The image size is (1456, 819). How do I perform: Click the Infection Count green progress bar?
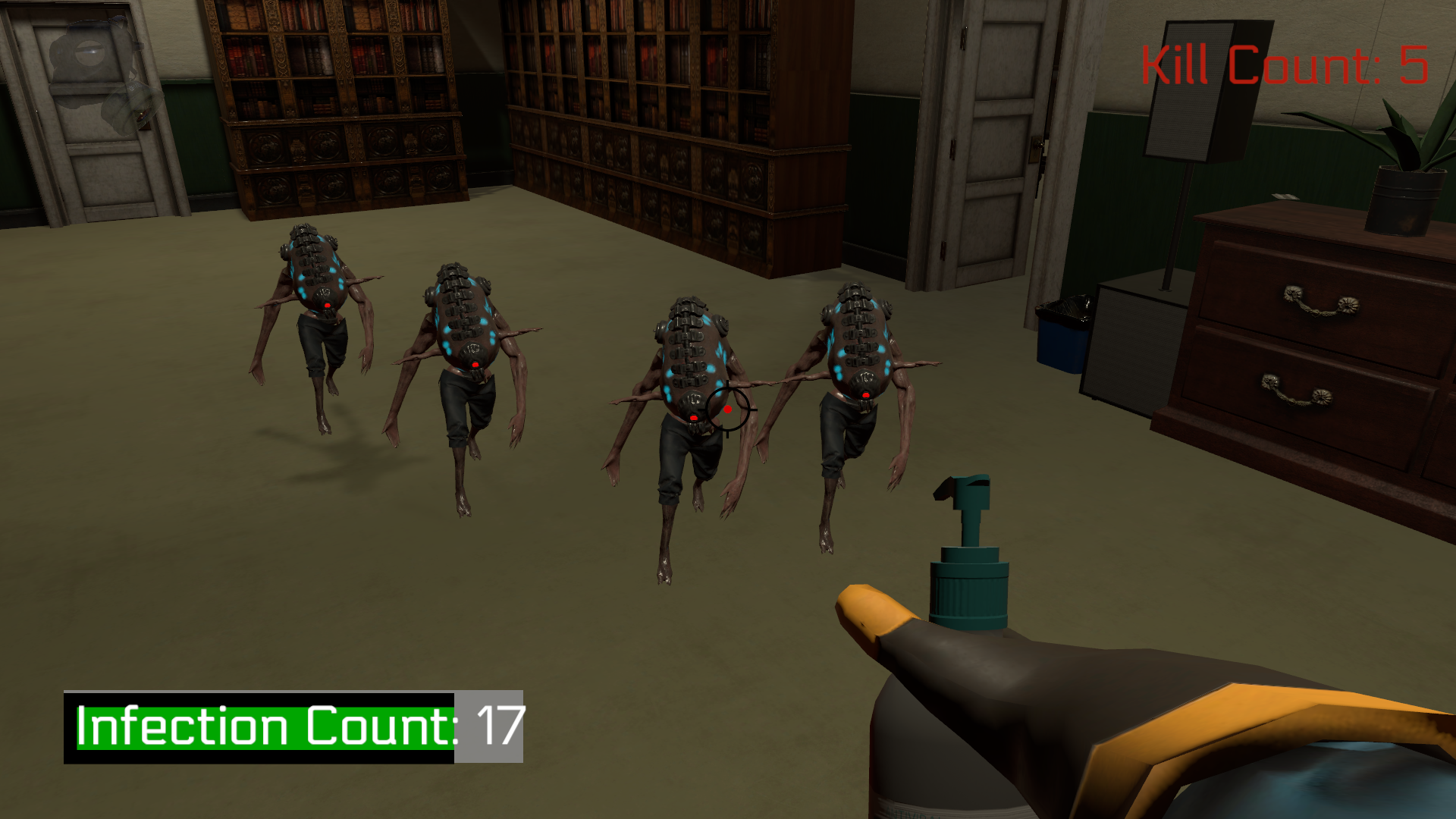click(x=258, y=728)
